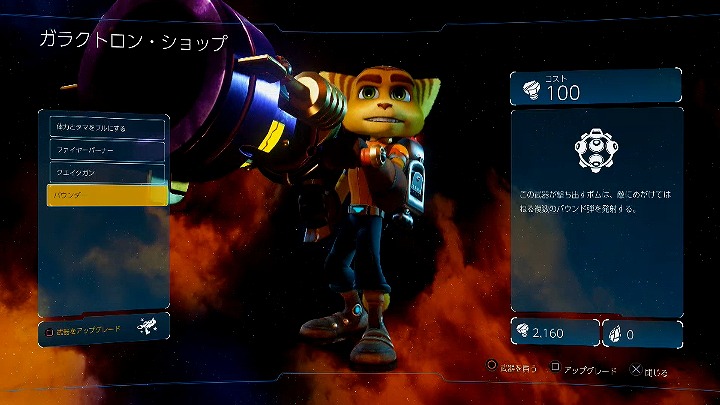Screen dimensions: 720x405
Task: Select the 体力とタマをフルにする refill entry
Action: [x=105, y=127]
